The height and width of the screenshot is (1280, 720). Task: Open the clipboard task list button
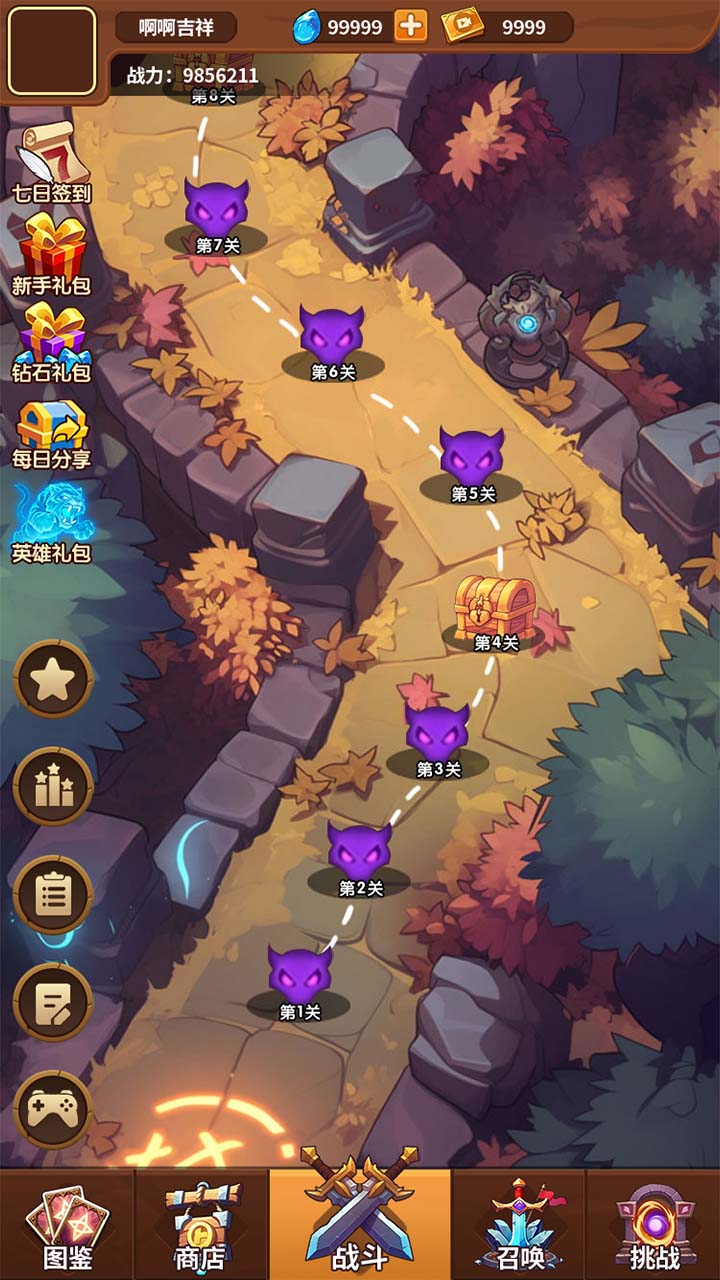tap(53, 894)
